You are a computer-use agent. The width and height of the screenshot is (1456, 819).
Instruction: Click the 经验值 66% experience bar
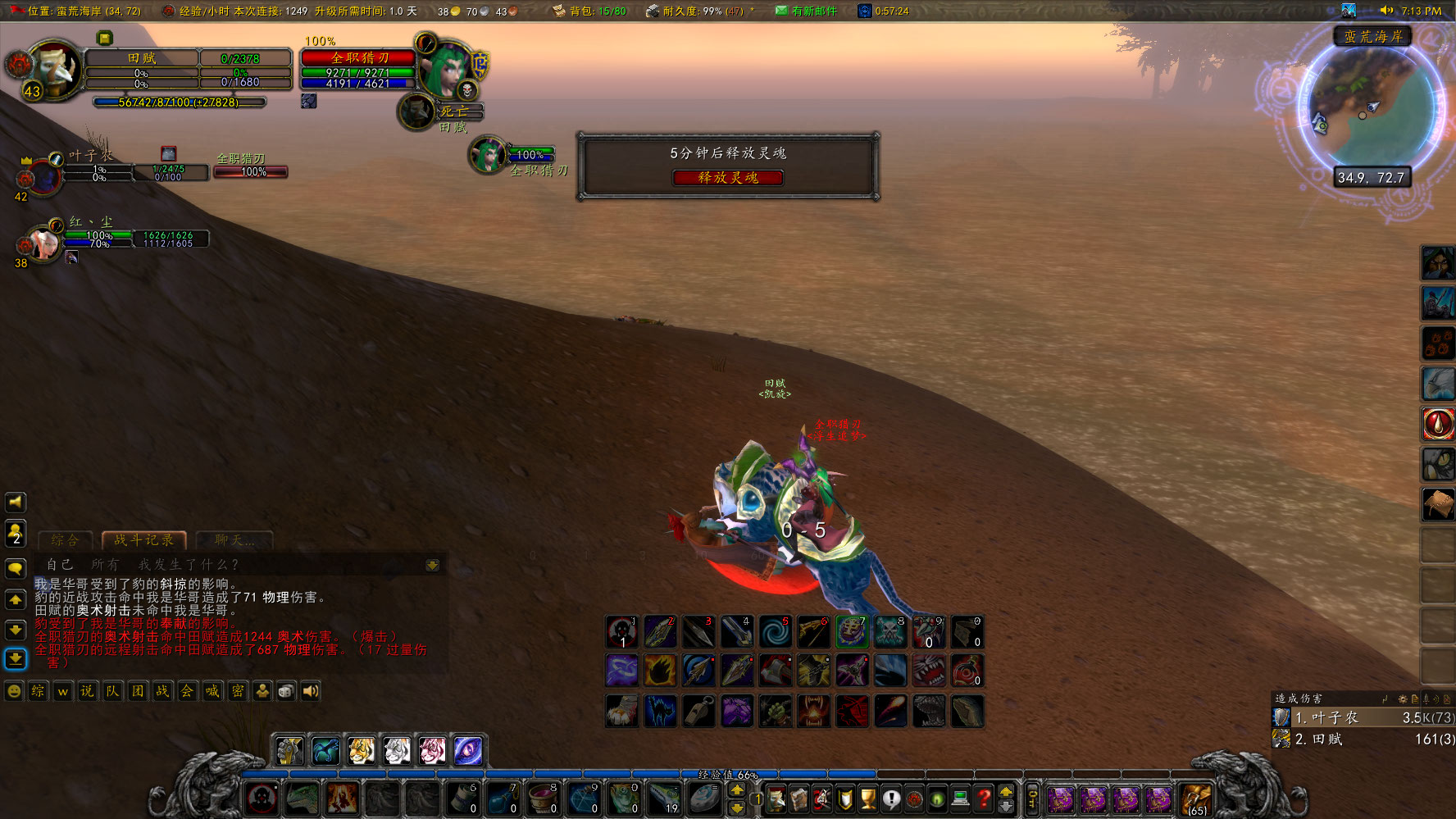point(728,774)
